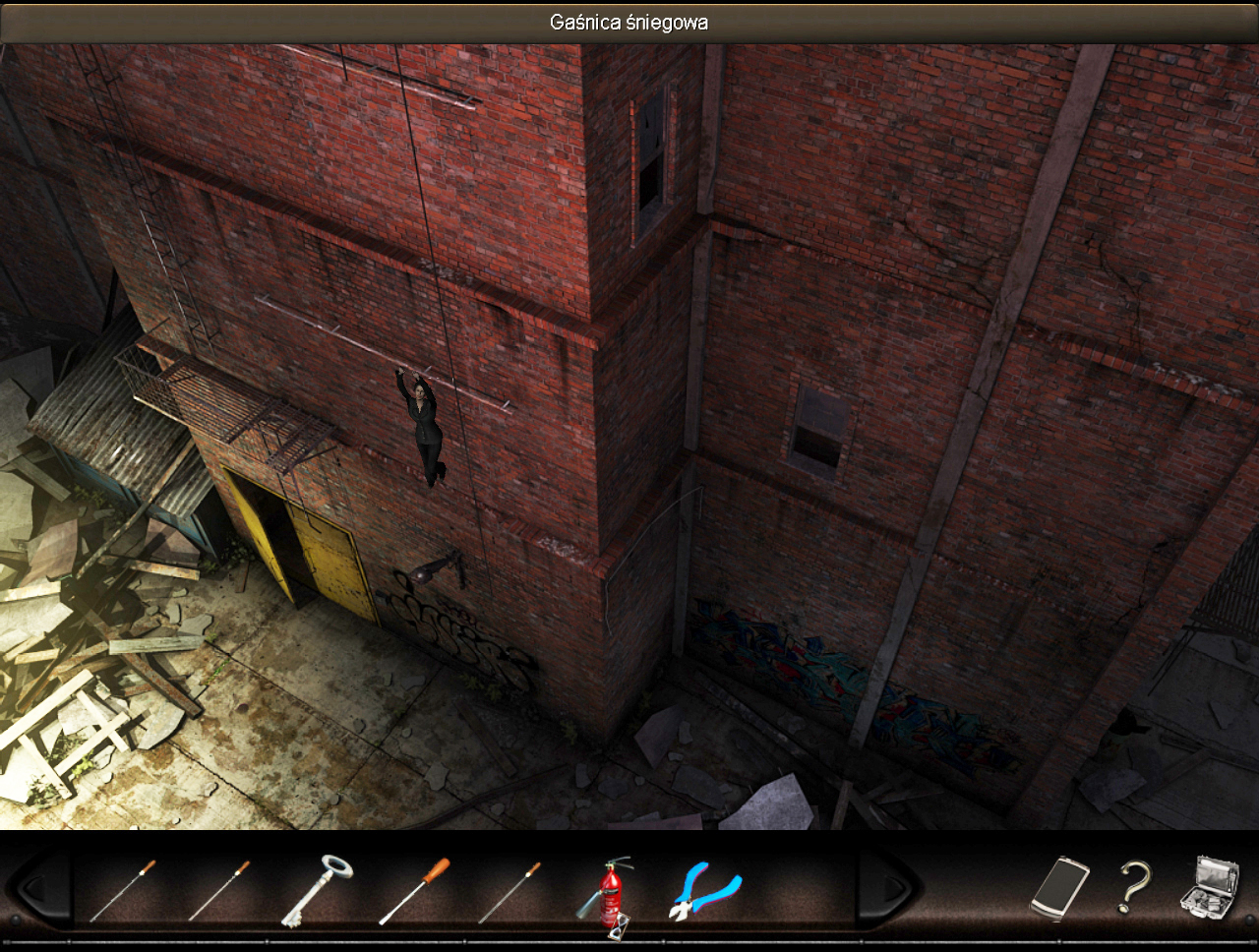Viewport: 1259px width, 952px height.
Task: Click the inventory right arrow
Action: (890, 889)
